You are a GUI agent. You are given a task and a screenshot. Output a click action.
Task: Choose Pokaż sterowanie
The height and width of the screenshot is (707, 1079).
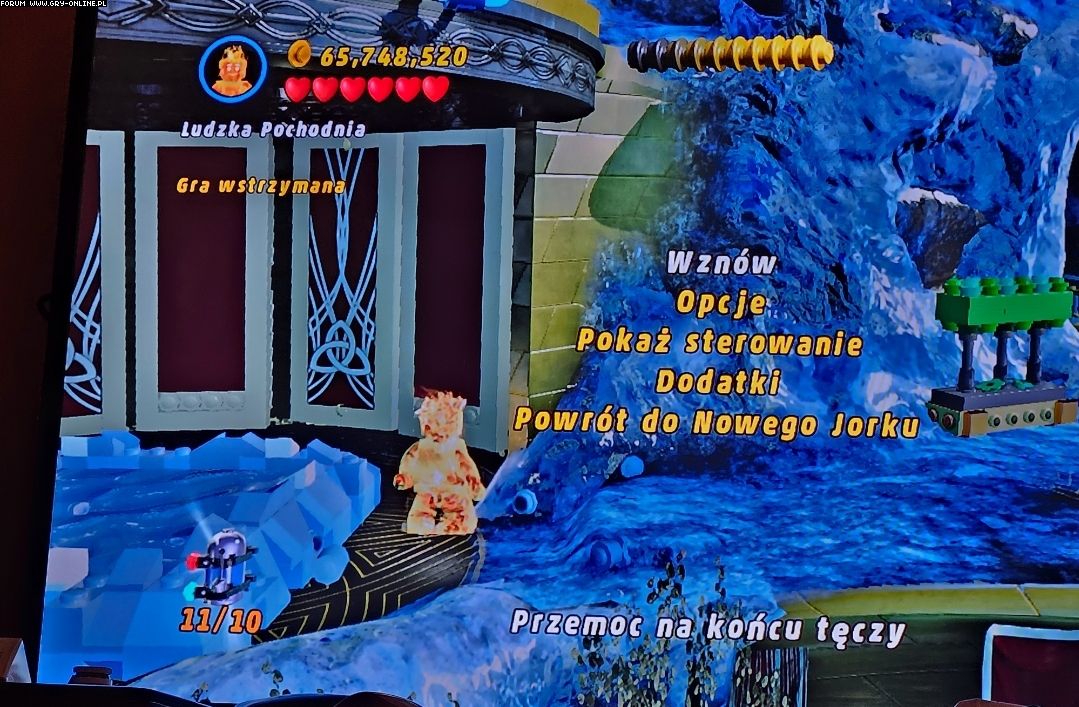pos(719,342)
